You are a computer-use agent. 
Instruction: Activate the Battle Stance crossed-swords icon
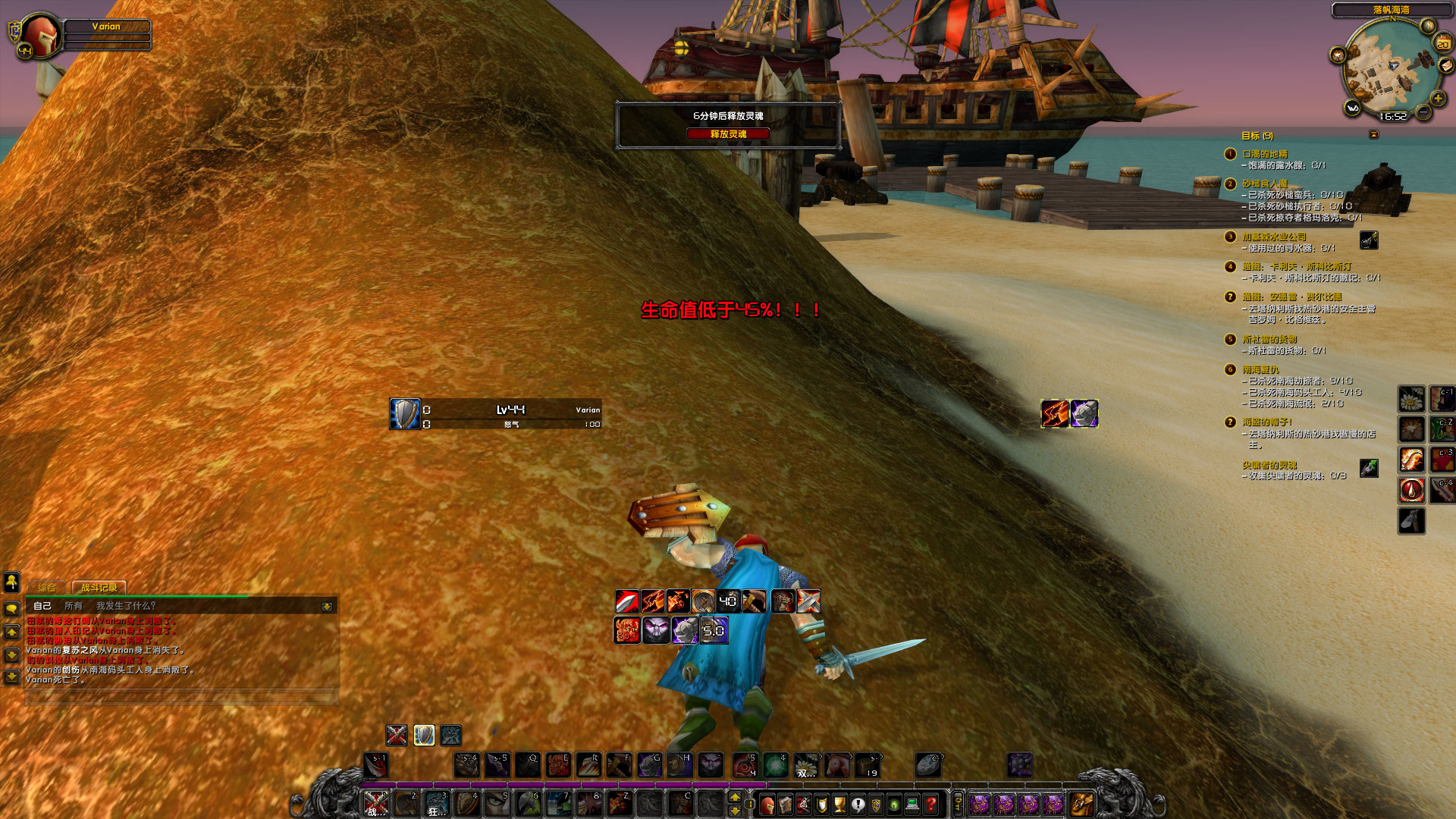pyautogui.click(x=397, y=736)
